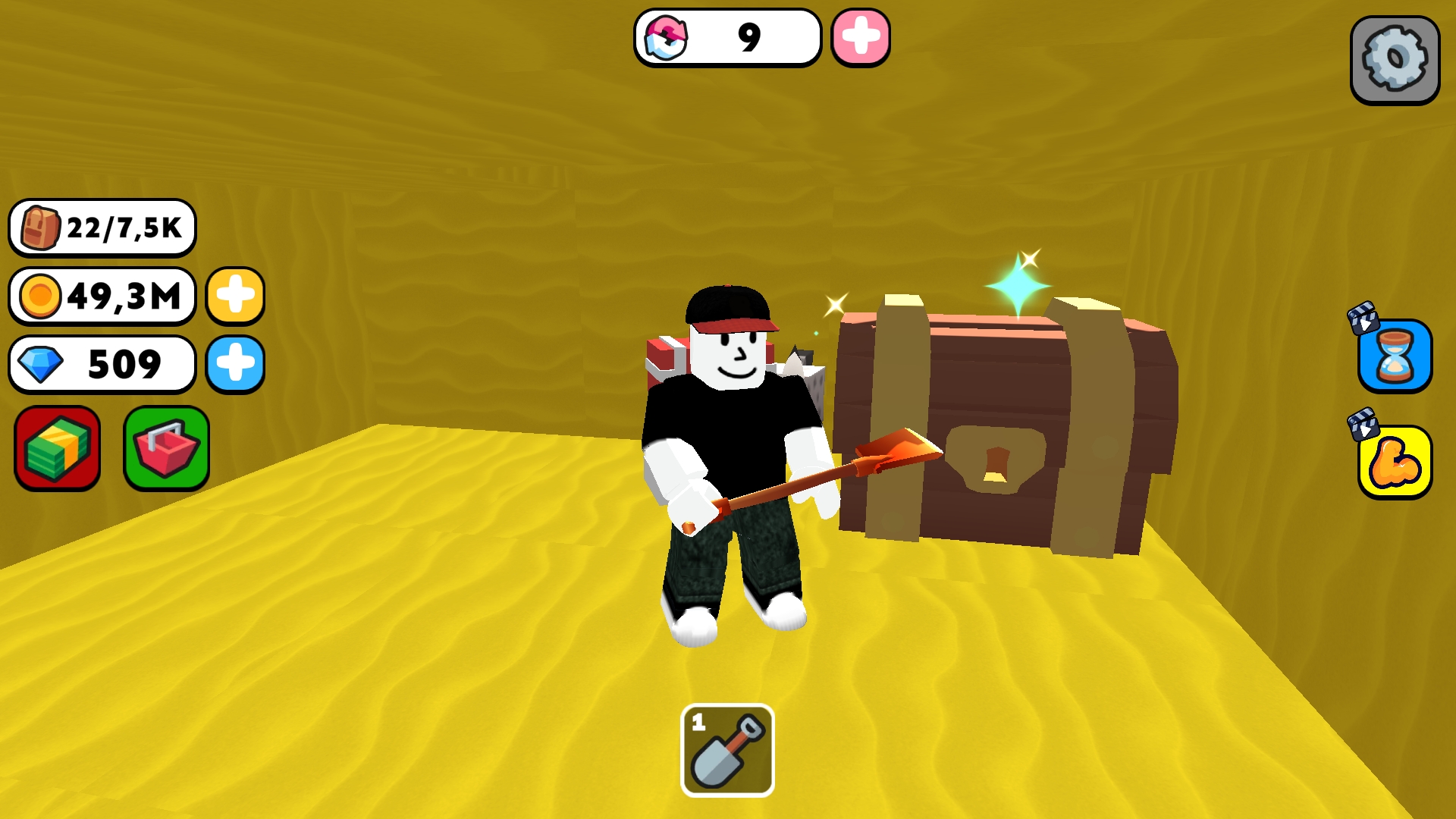Open the settings gear menu

pyautogui.click(x=1394, y=61)
